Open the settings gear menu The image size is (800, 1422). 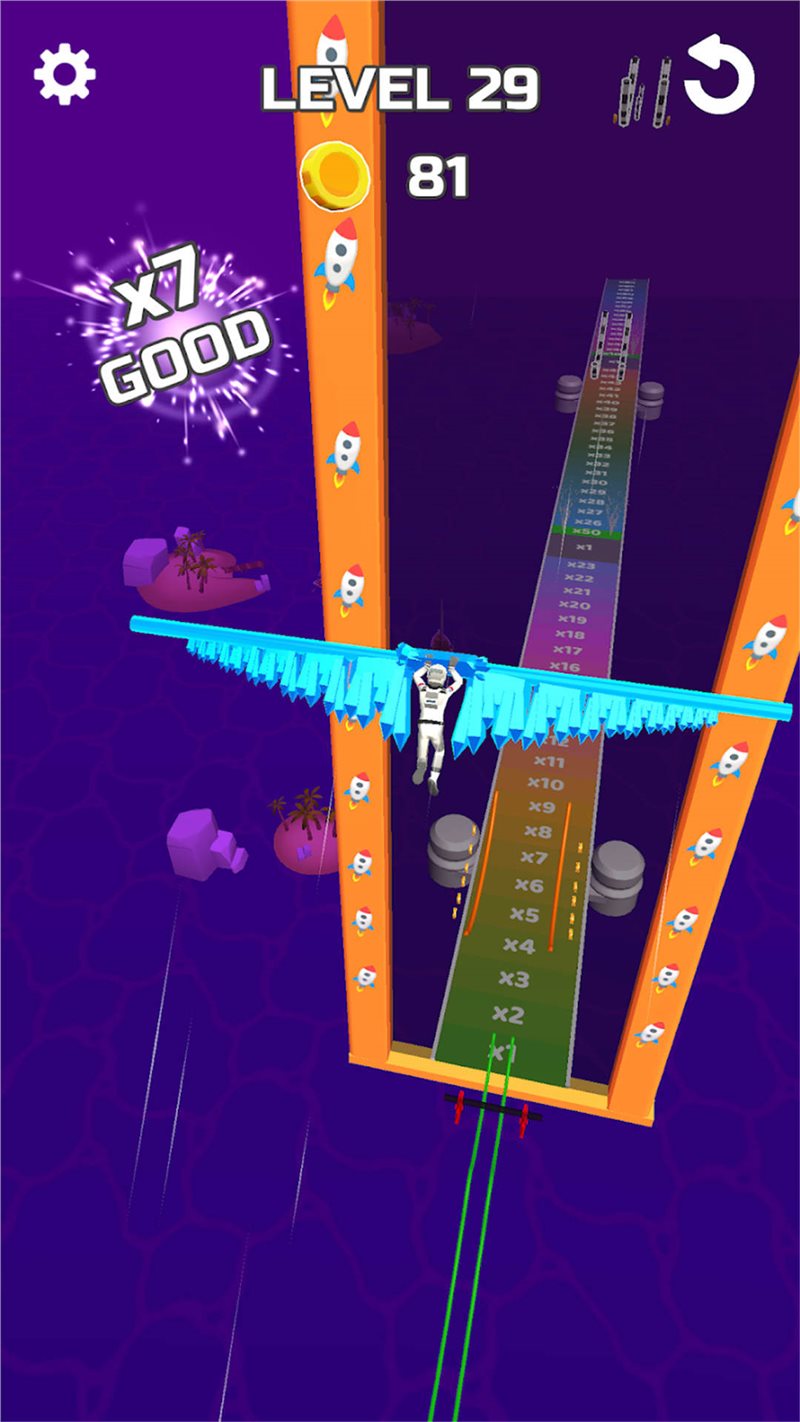[65, 74]
